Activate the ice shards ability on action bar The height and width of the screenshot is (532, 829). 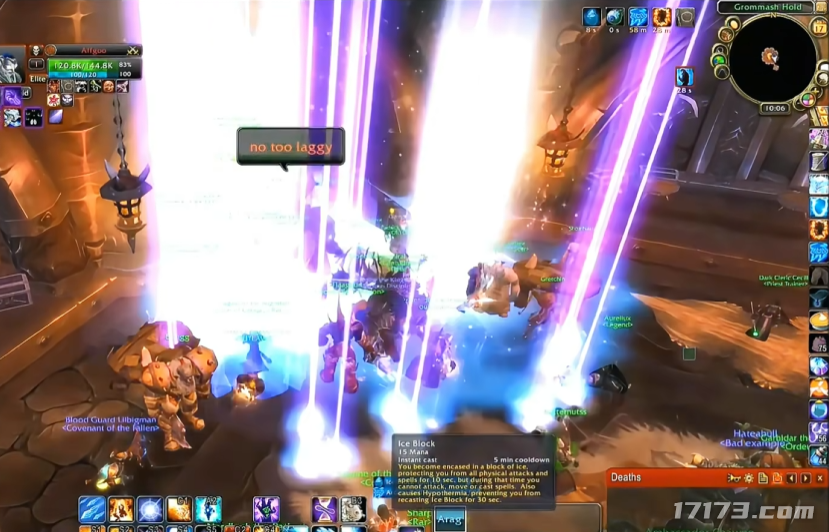pyautogui.click(x=92, y=509)
